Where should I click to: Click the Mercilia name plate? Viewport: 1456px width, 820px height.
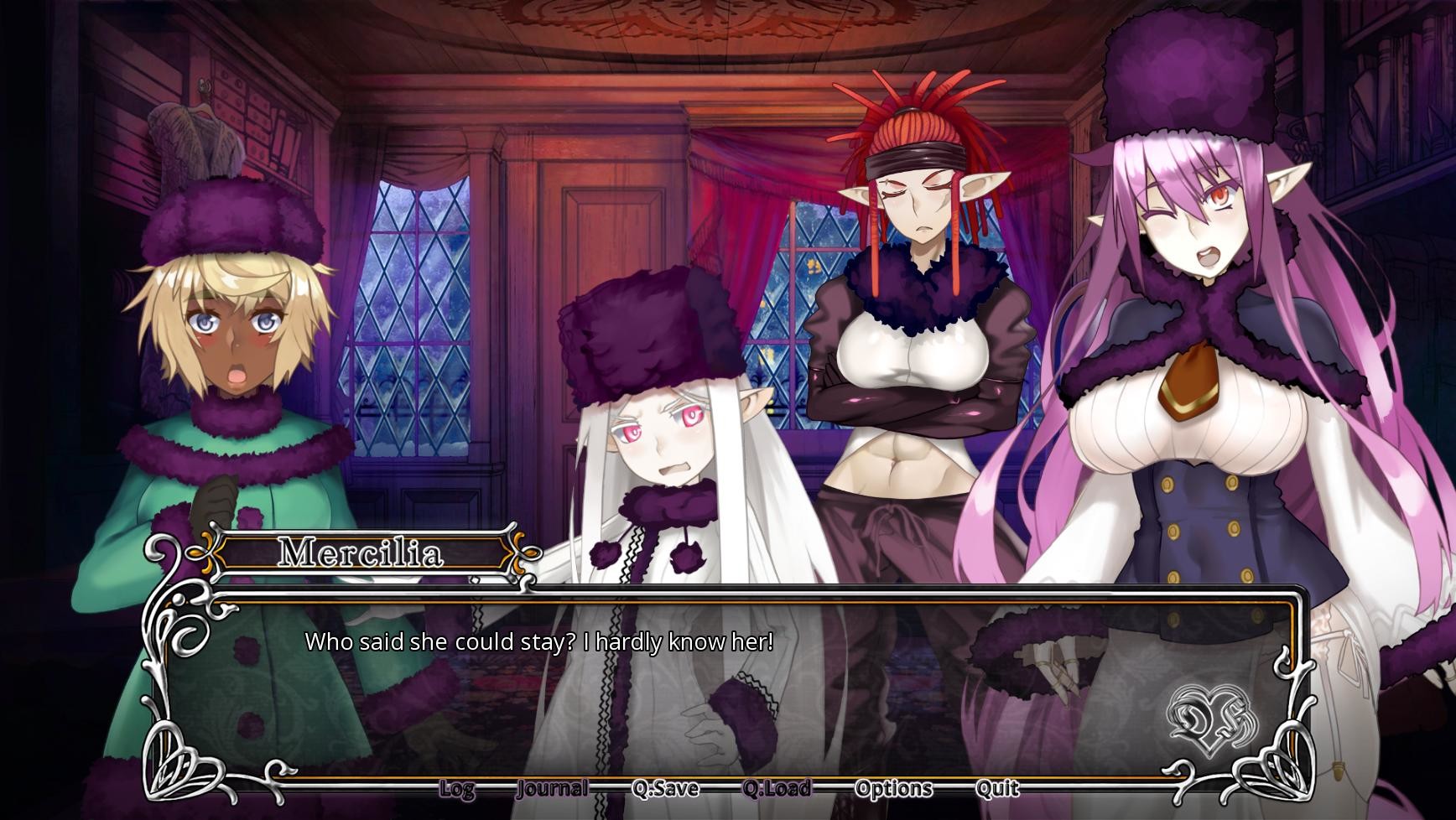[x=362, y=552]
